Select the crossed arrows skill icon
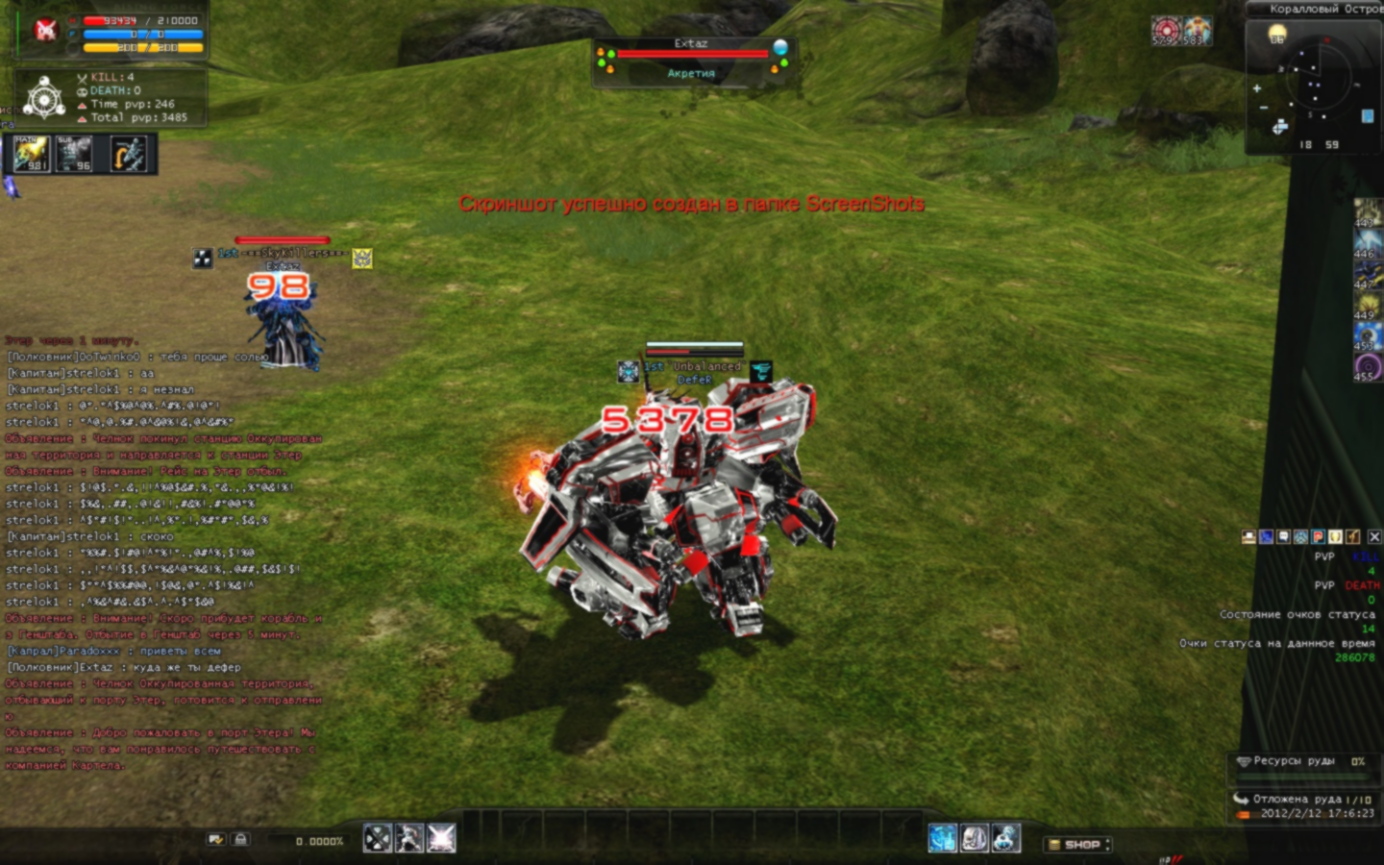This screenshot has height=865, width=1384. [x=377, y=838]
